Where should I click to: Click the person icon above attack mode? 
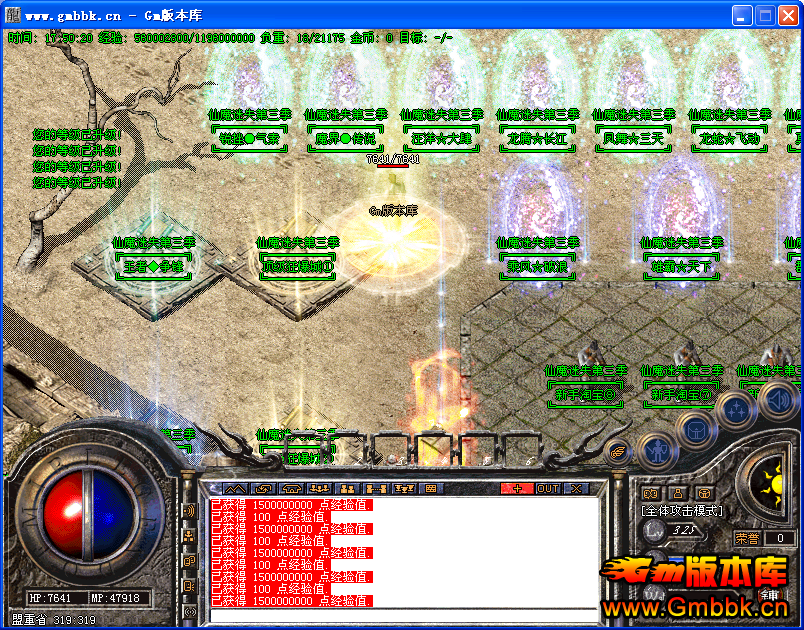click(678, 493)
